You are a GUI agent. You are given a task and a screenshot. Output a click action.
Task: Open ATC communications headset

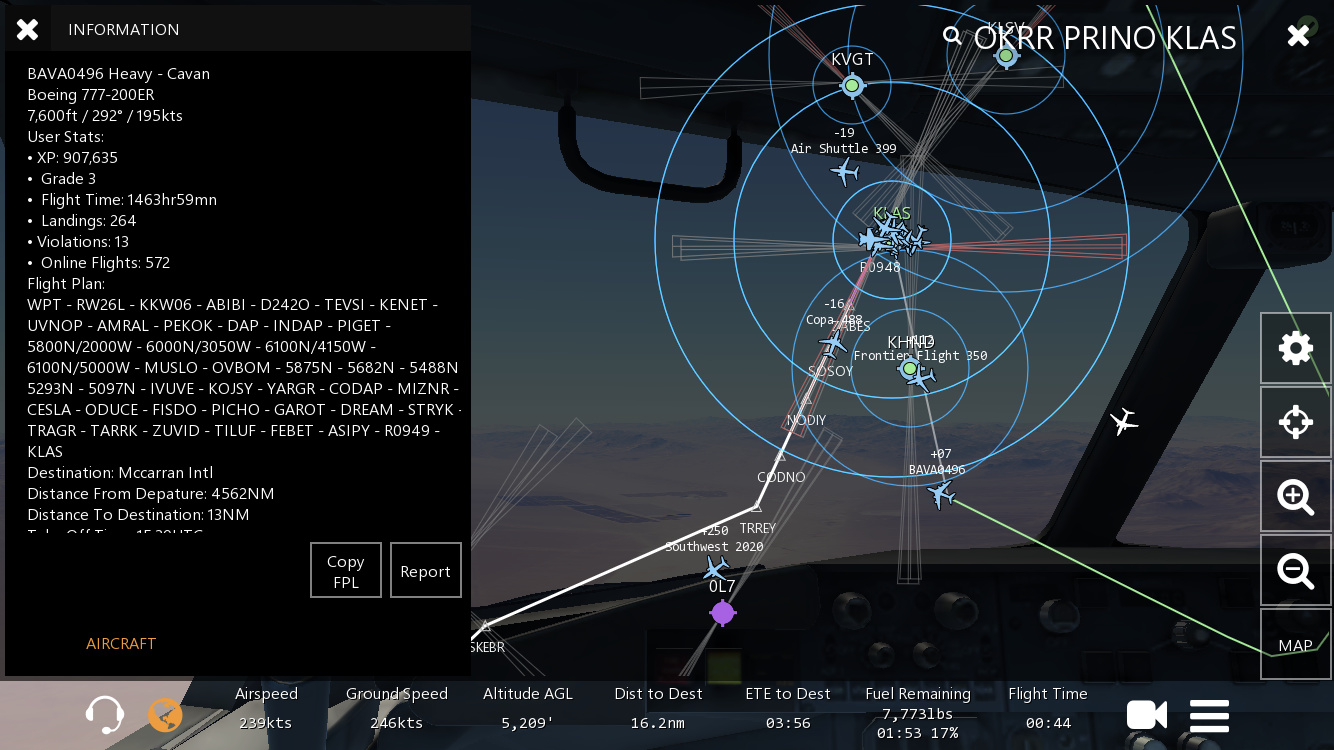point(105,715)
